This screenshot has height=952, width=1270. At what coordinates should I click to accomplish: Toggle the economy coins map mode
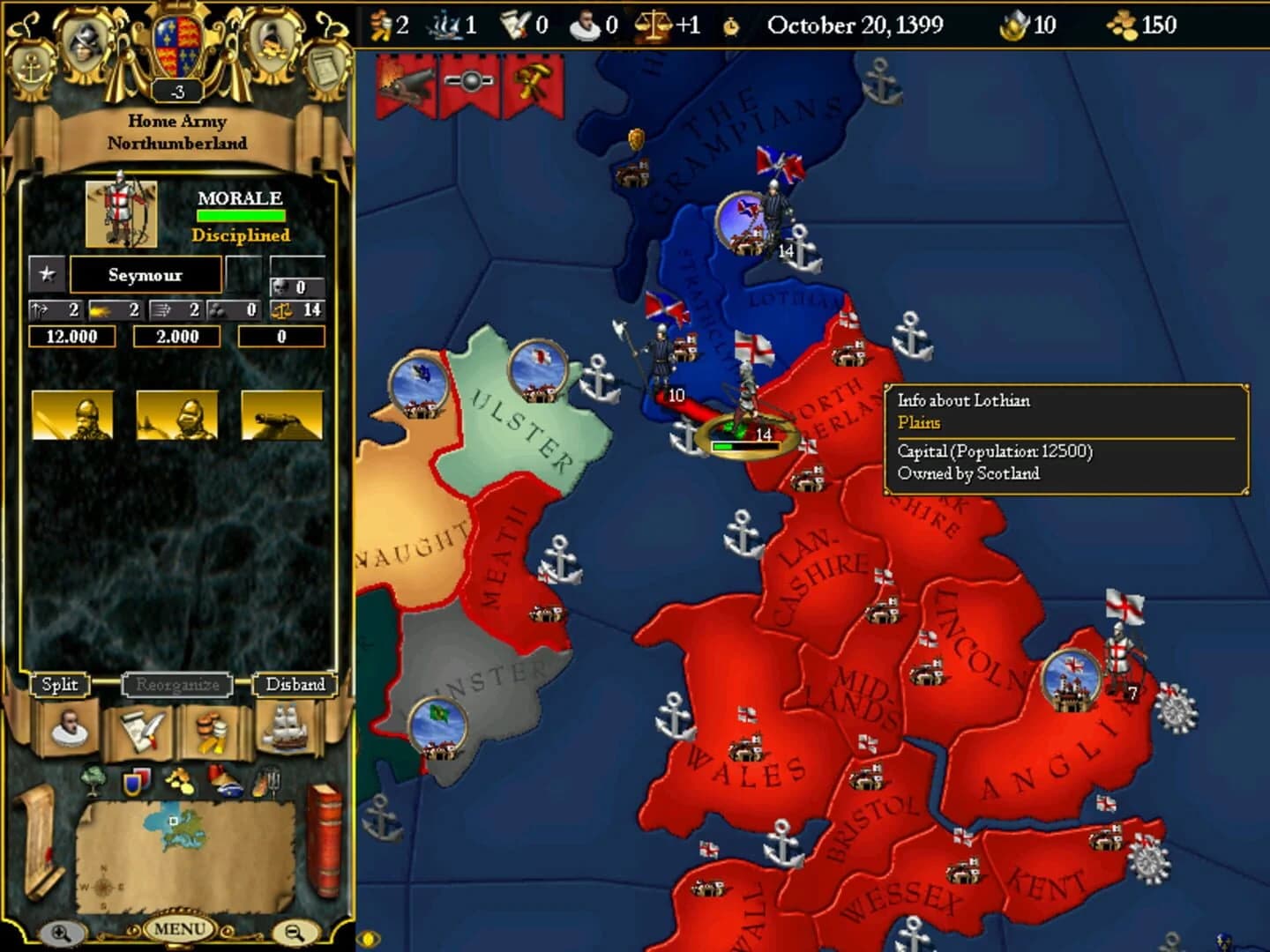tap(181, 780)
